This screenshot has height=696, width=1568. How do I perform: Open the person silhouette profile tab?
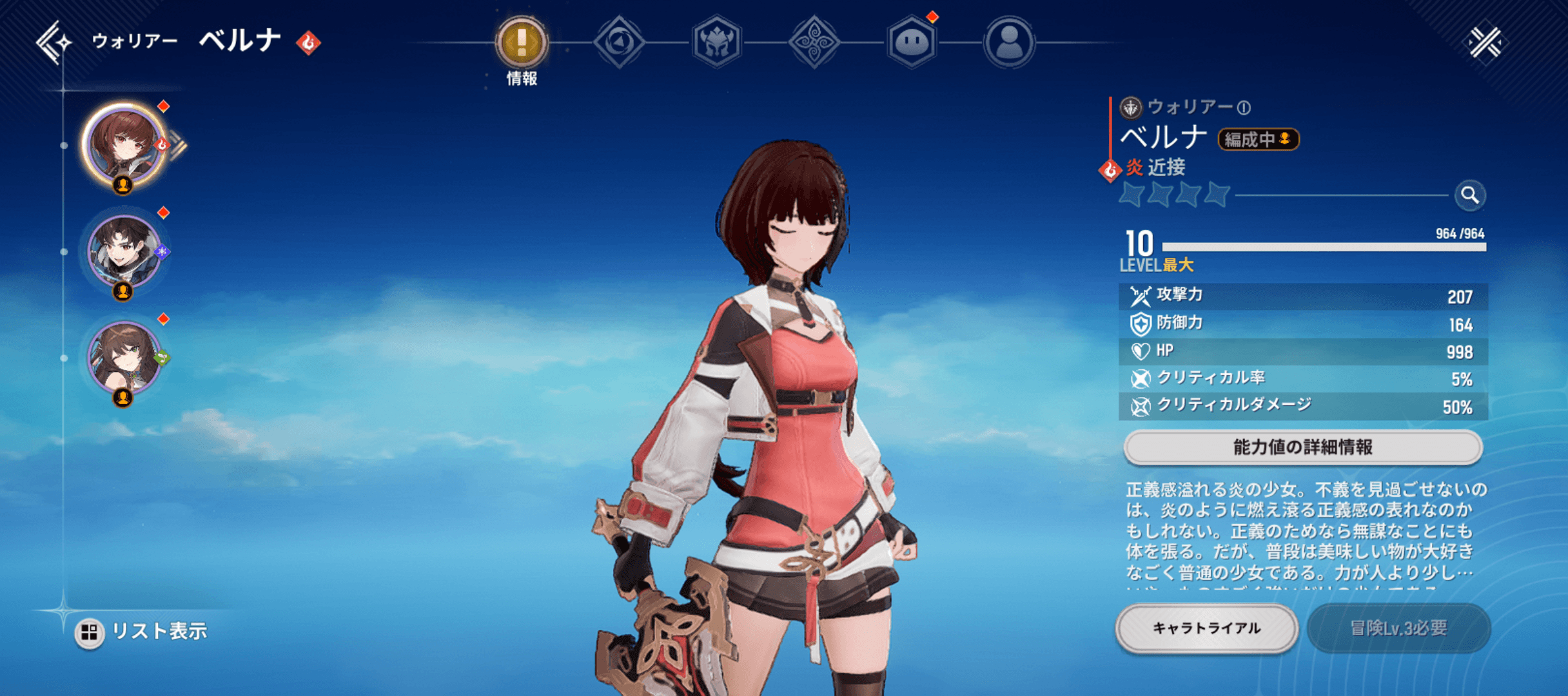[x=1009, y=43]
